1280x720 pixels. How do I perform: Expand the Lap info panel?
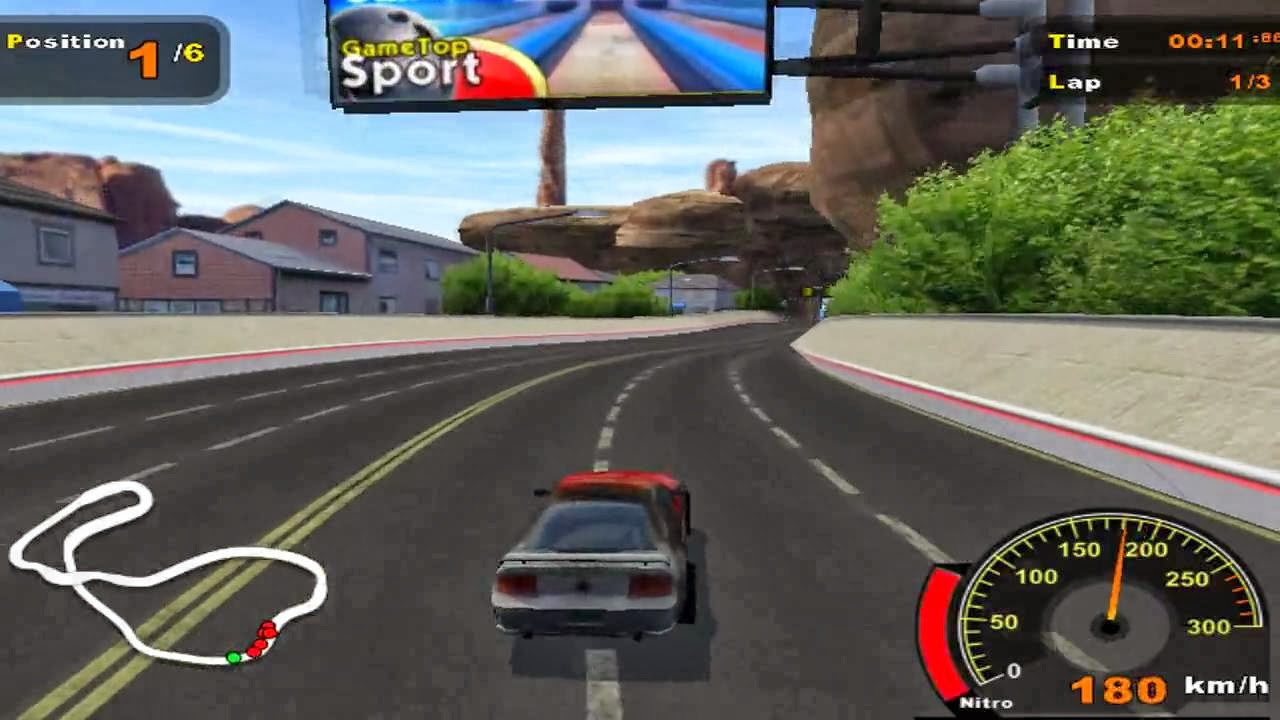tap(1076, 83)
